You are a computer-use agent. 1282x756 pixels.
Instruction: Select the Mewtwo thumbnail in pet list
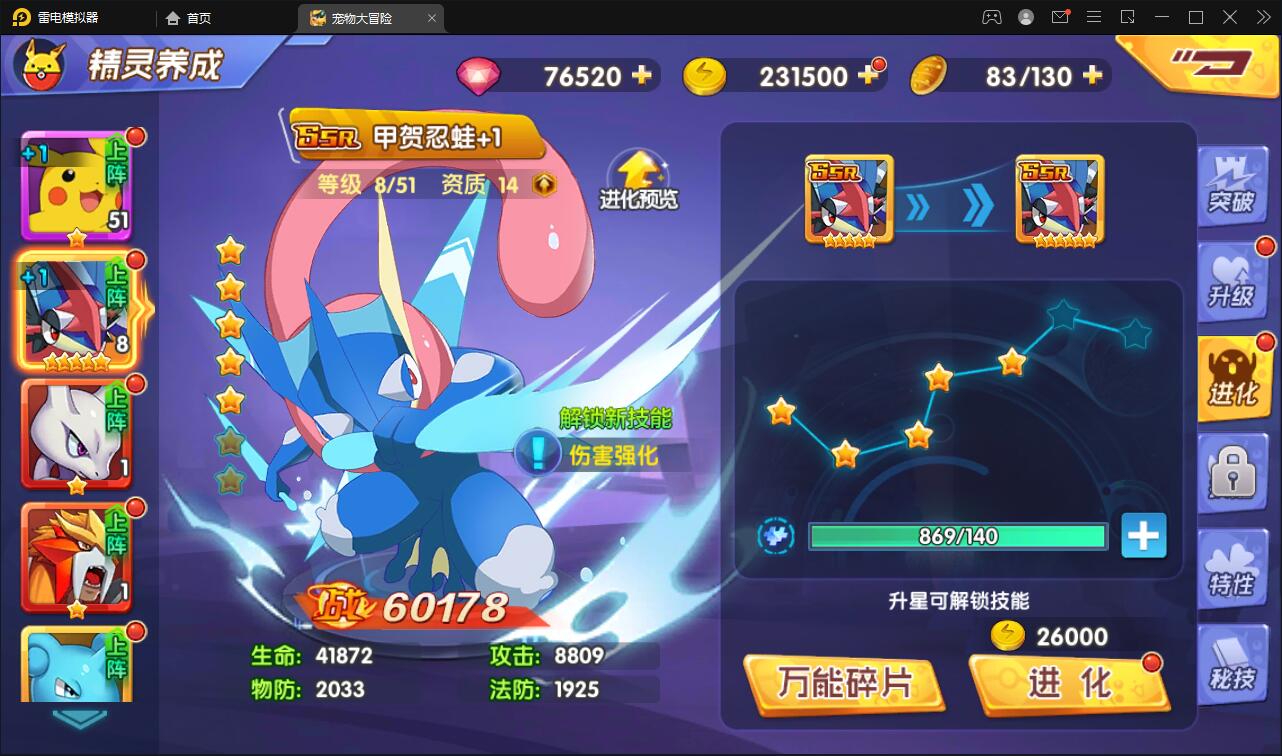click(77, 435)
